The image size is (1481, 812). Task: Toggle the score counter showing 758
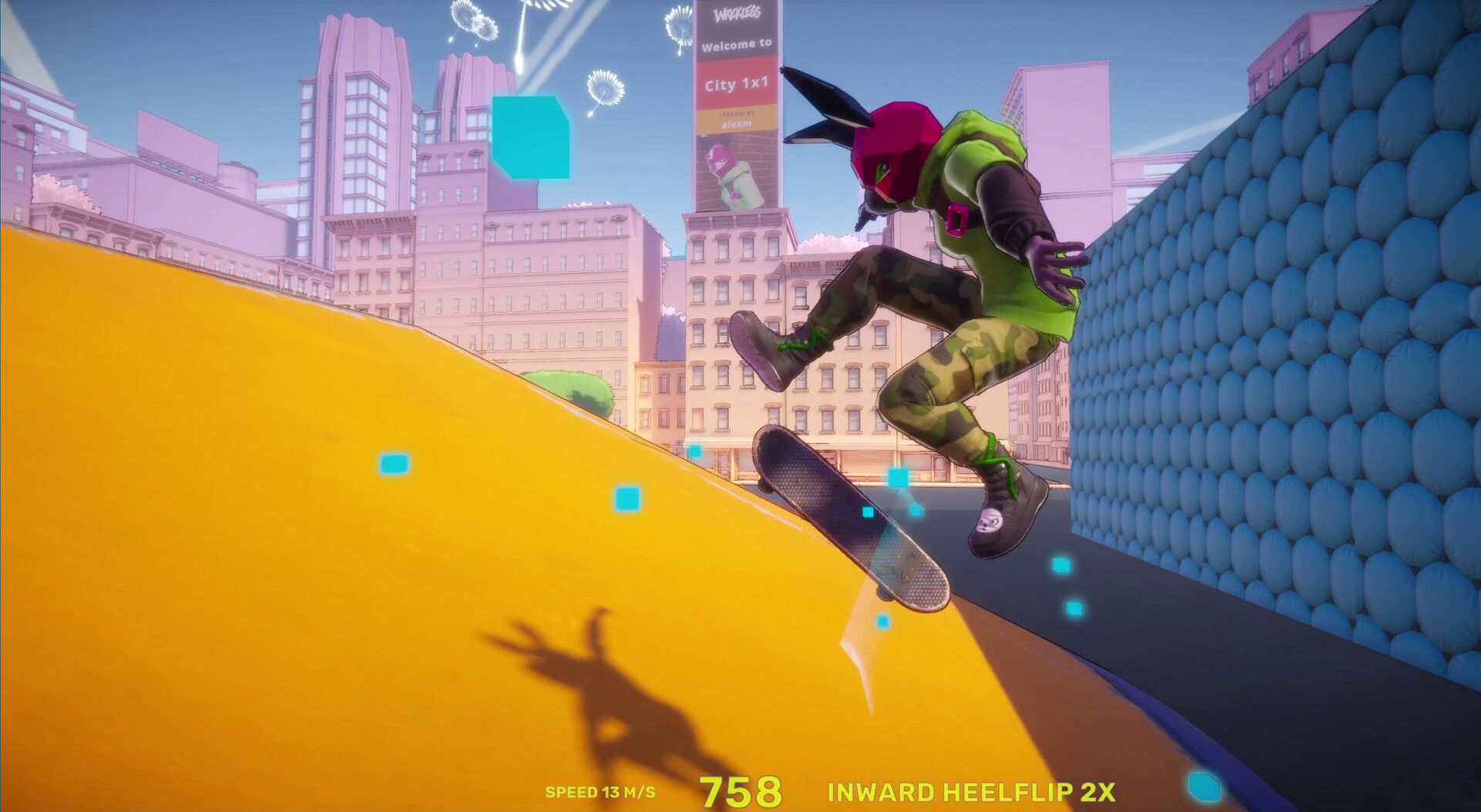pos(740,790)
